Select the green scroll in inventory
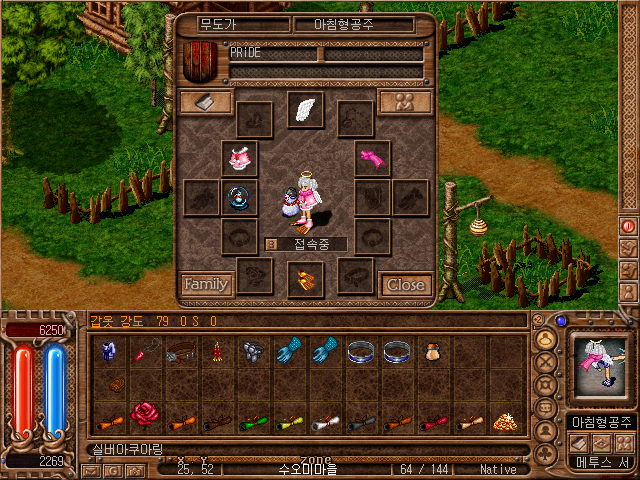 point(253,421)
